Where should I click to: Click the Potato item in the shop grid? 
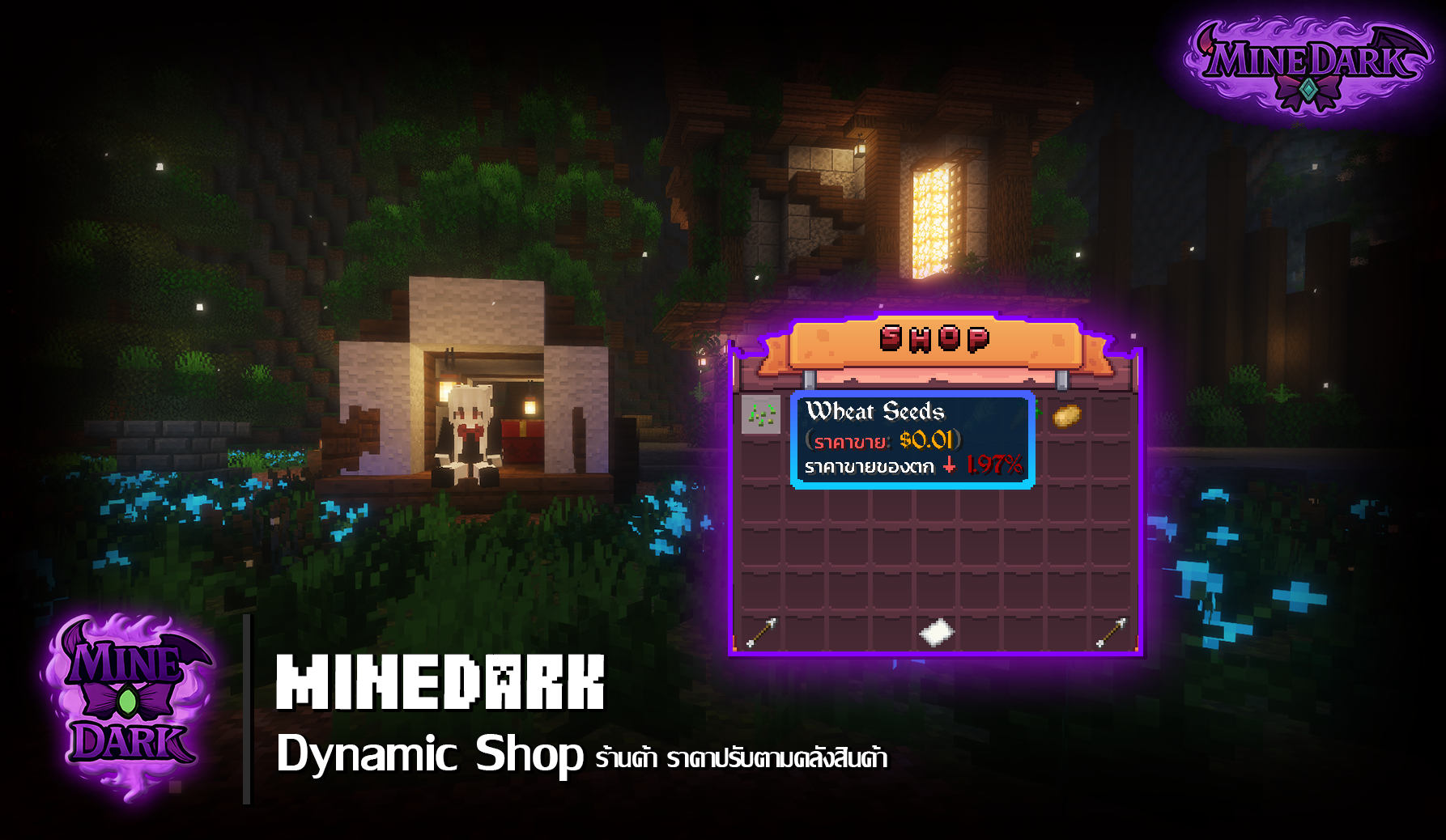click(1067, 416)
